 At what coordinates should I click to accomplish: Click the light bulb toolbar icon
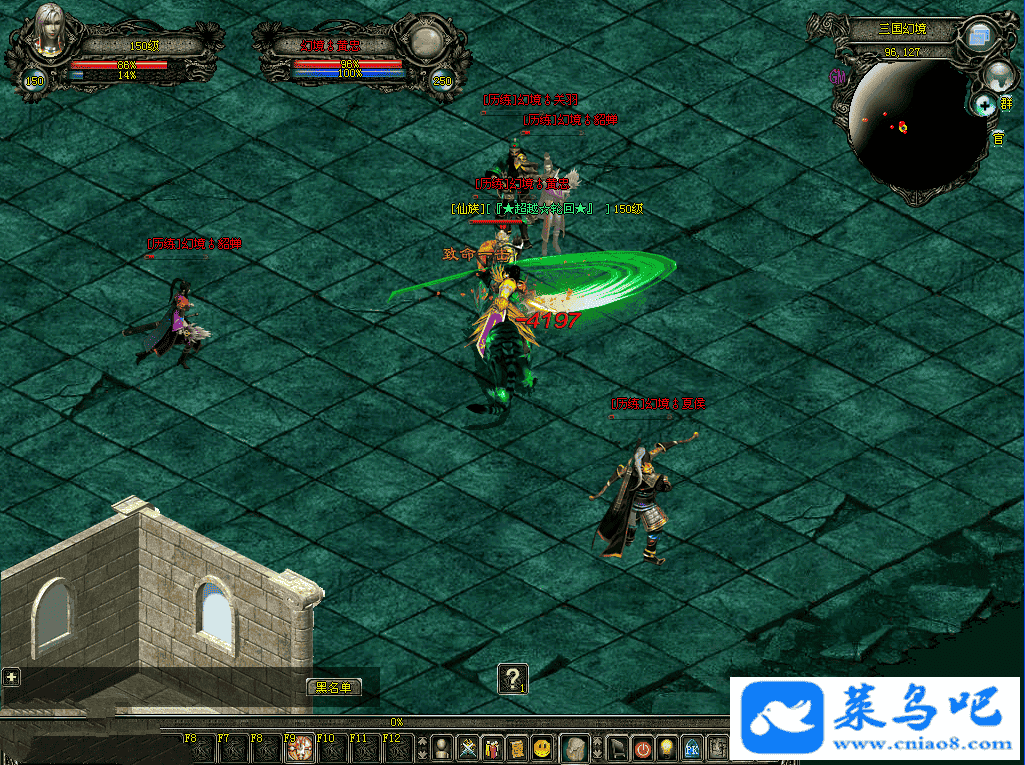pos(667,747)
